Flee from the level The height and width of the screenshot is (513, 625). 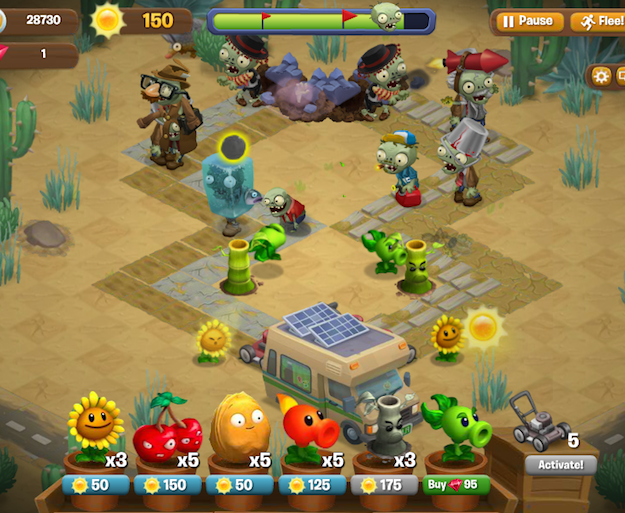(596, 21)
